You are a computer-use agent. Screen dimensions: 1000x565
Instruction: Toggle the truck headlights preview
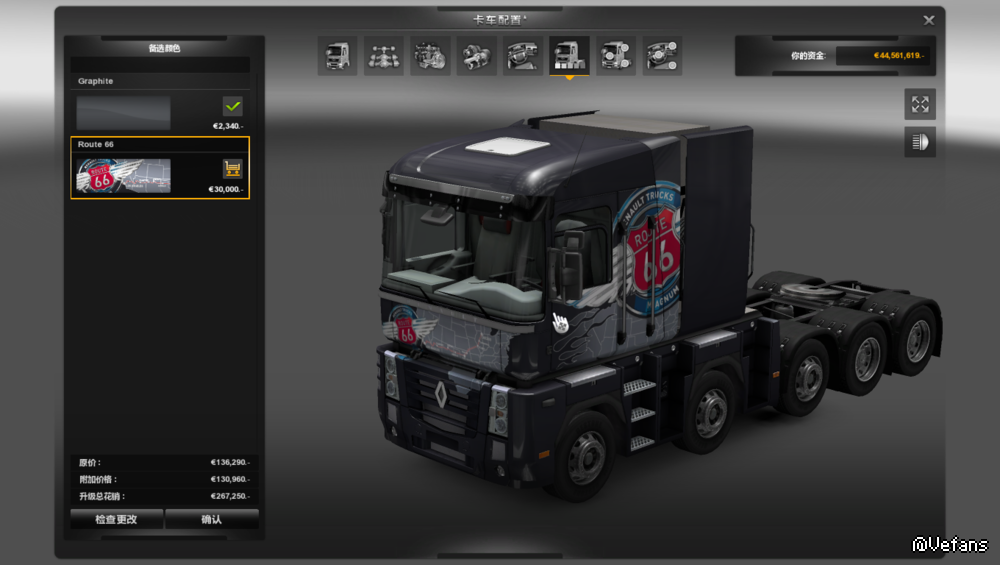(920, 142)
